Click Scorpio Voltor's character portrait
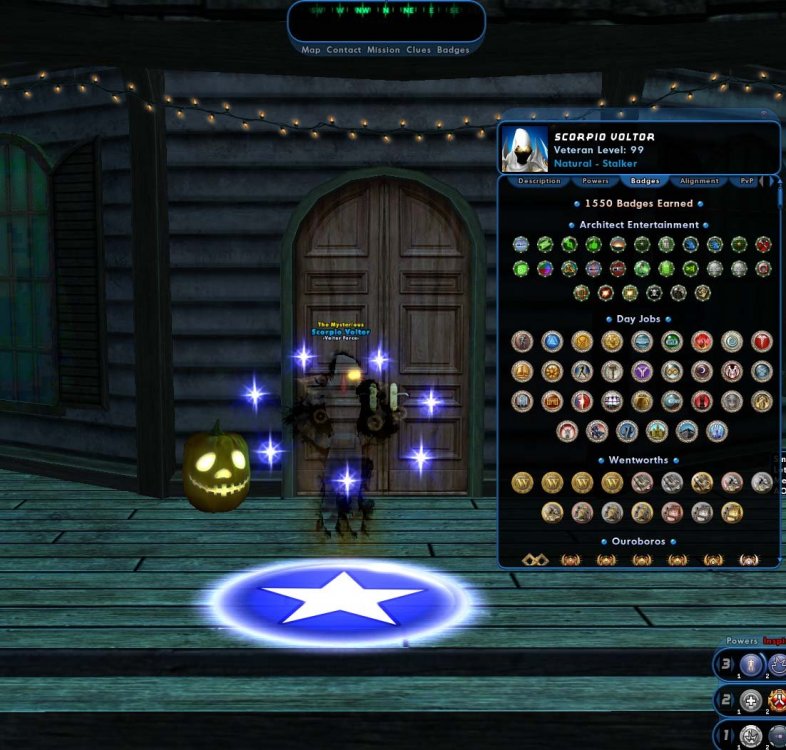786x750 pixels. pyautogui.click(x=525, y=148)
